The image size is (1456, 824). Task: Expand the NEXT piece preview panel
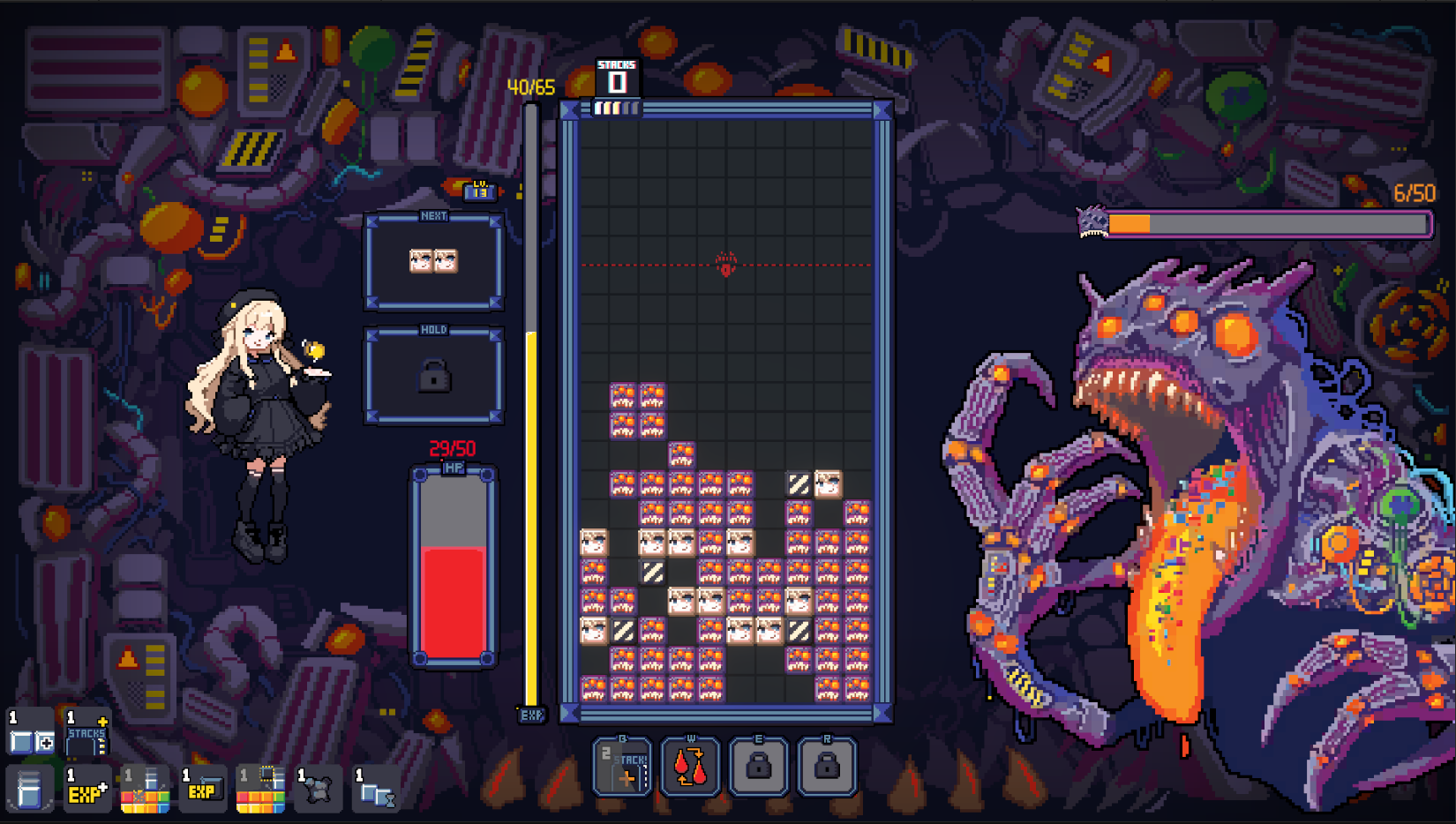tap(434, 262)
